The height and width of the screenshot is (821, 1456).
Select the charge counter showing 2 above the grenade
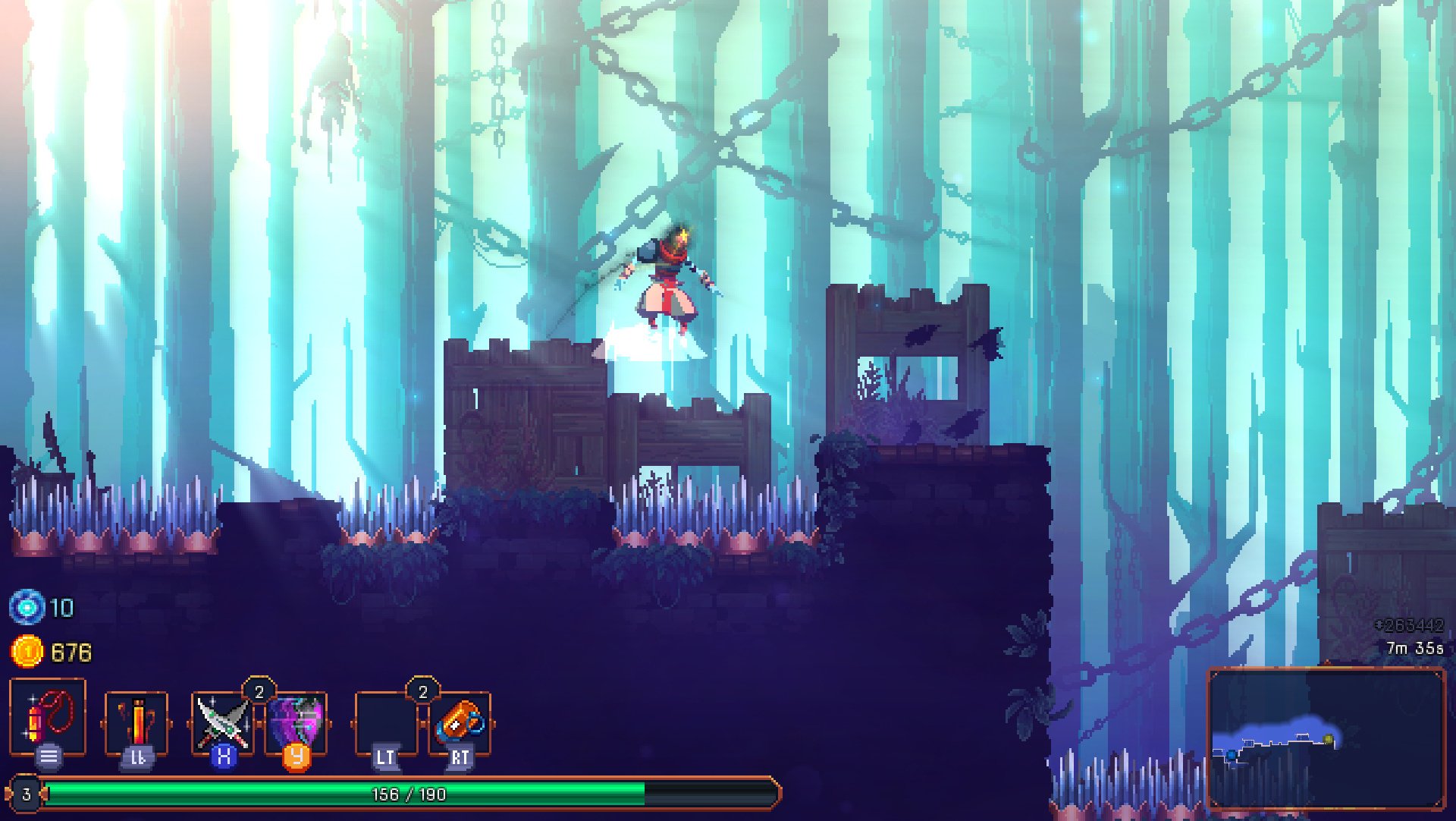(422, 691)
